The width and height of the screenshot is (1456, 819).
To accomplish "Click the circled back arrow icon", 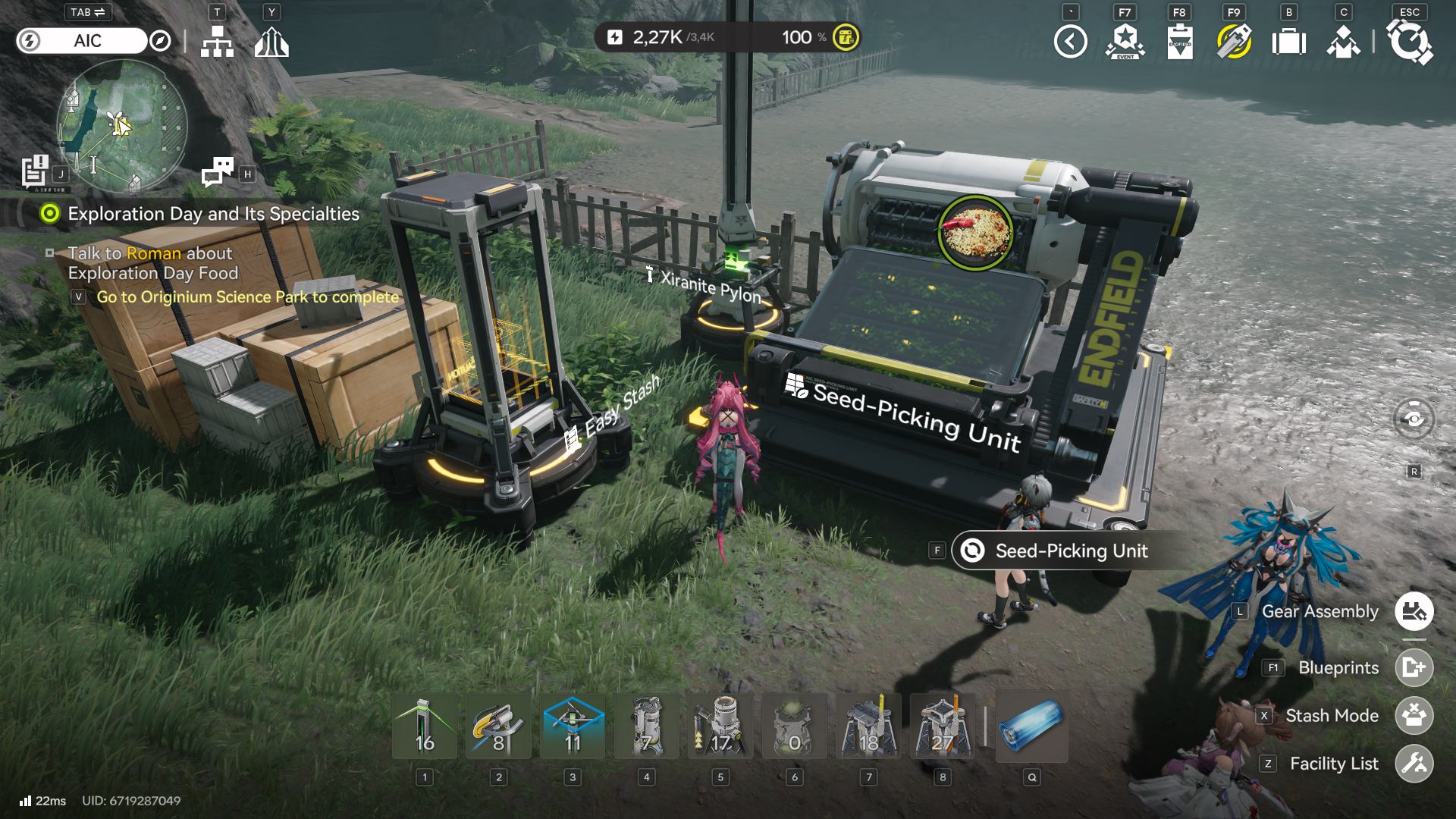I will [x=1070, y=42].
